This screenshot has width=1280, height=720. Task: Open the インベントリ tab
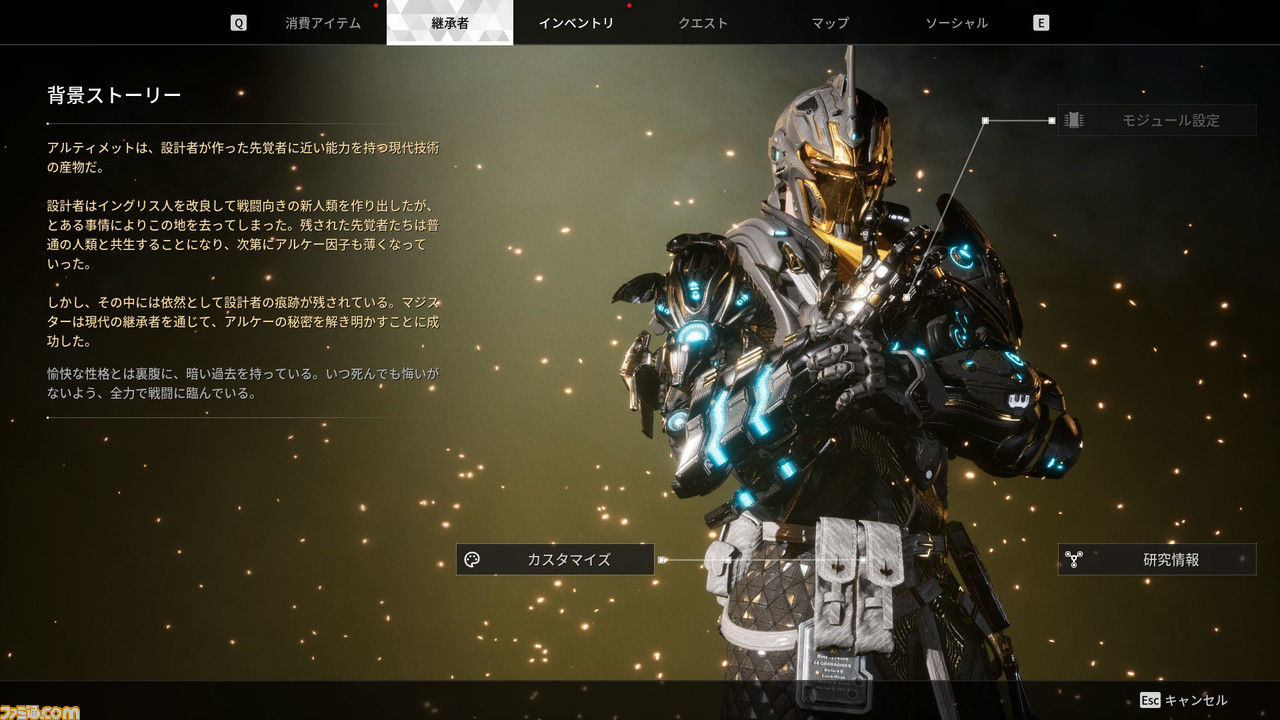pyautogui.click(x=576, y=23)
